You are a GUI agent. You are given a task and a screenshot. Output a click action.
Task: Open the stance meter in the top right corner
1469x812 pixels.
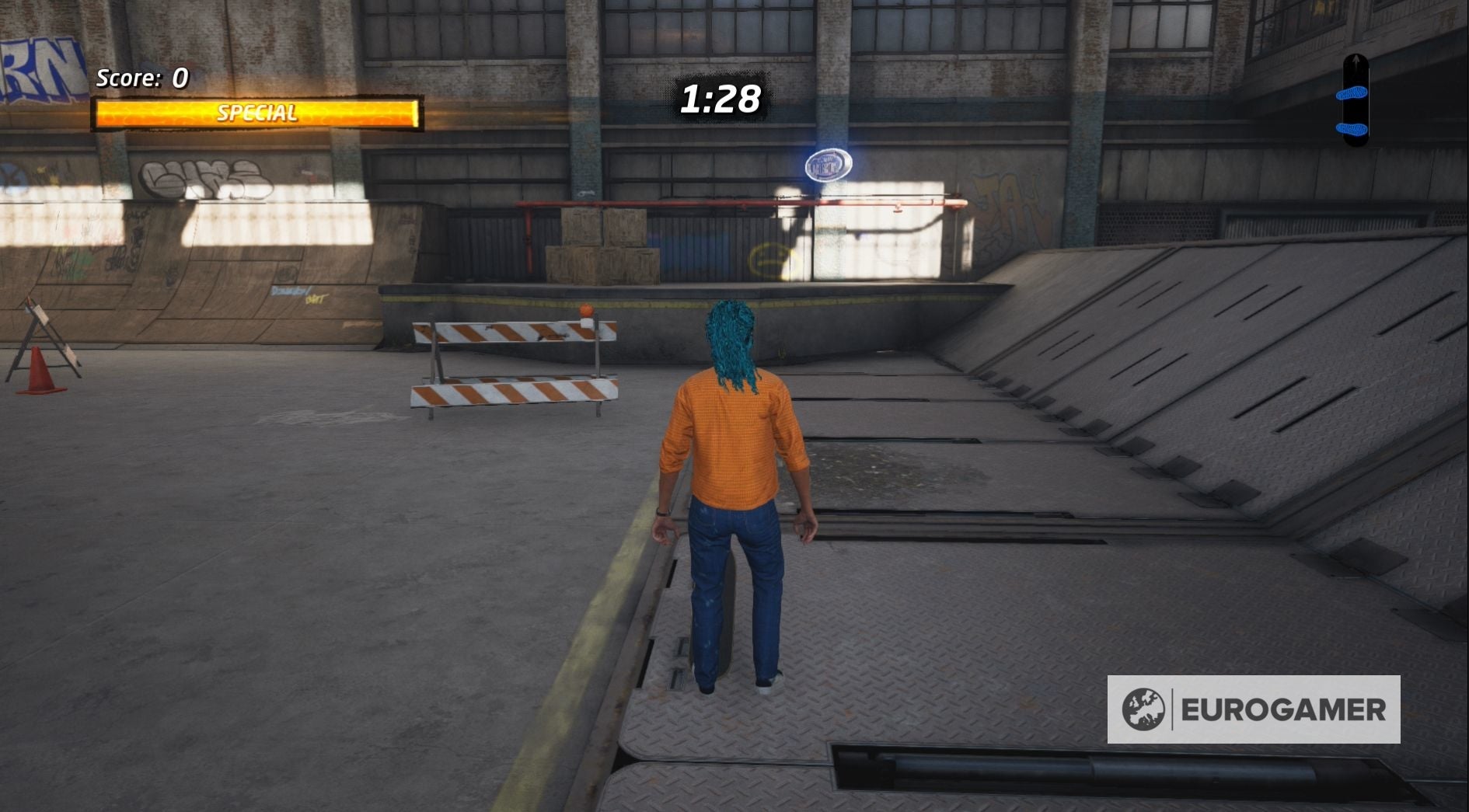point(1355,101)
